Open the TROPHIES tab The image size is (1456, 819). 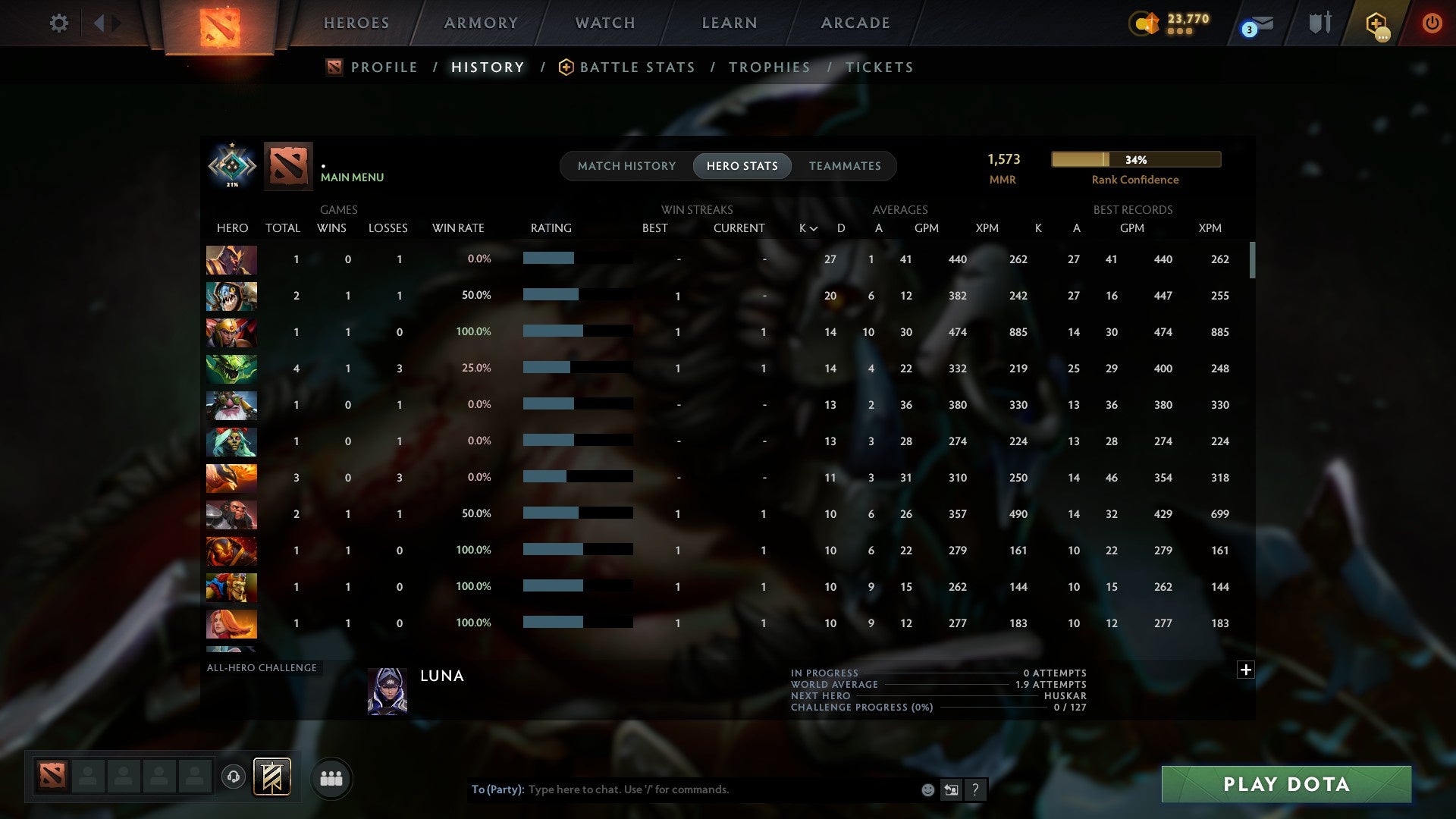(769, 67)
